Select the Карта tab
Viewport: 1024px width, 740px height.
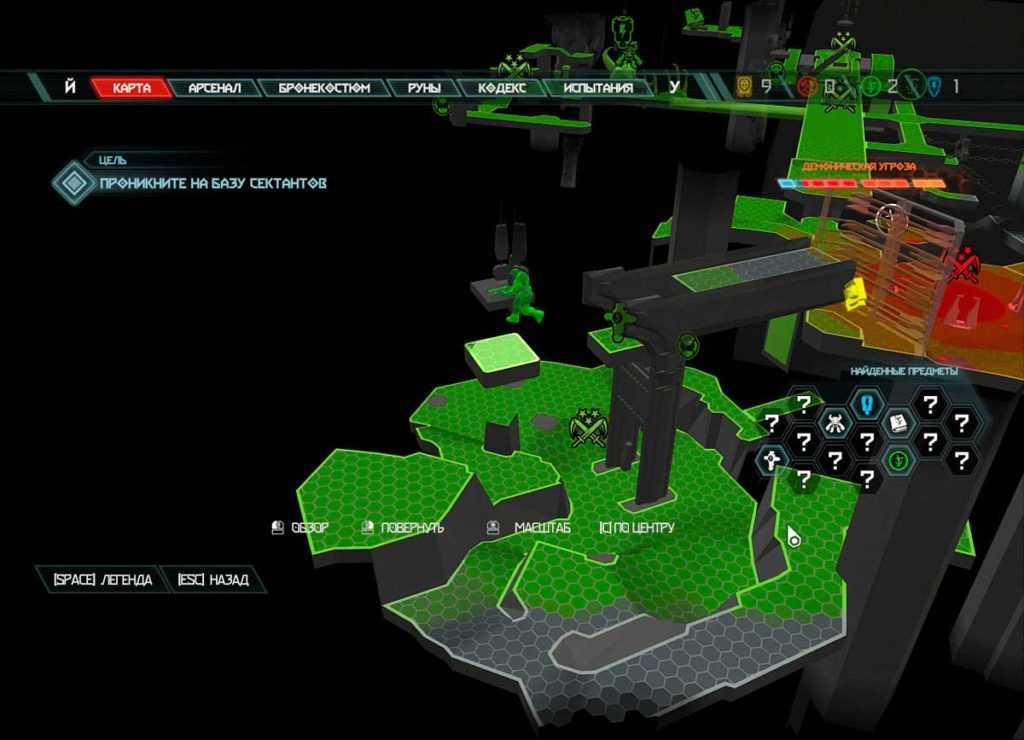click(x=131, y=88)
